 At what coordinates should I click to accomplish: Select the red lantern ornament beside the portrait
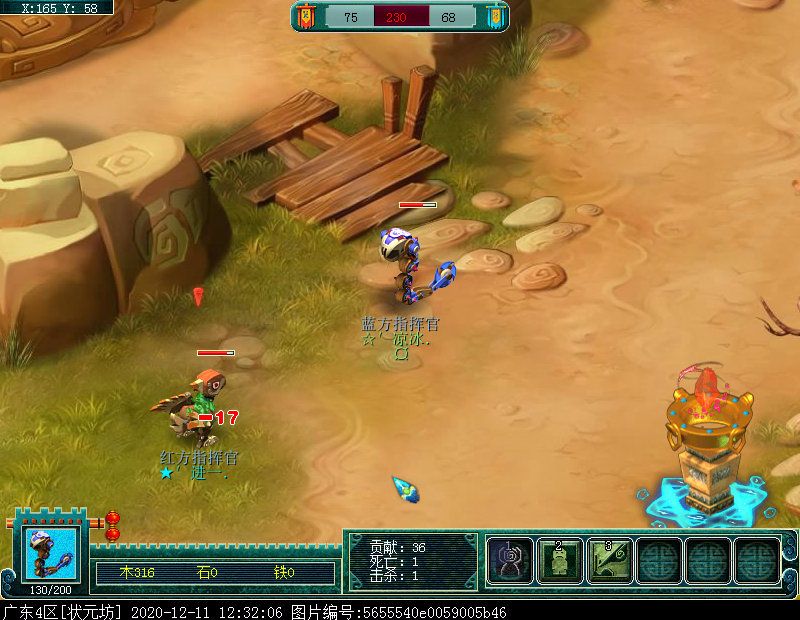(x=112, y=525)
